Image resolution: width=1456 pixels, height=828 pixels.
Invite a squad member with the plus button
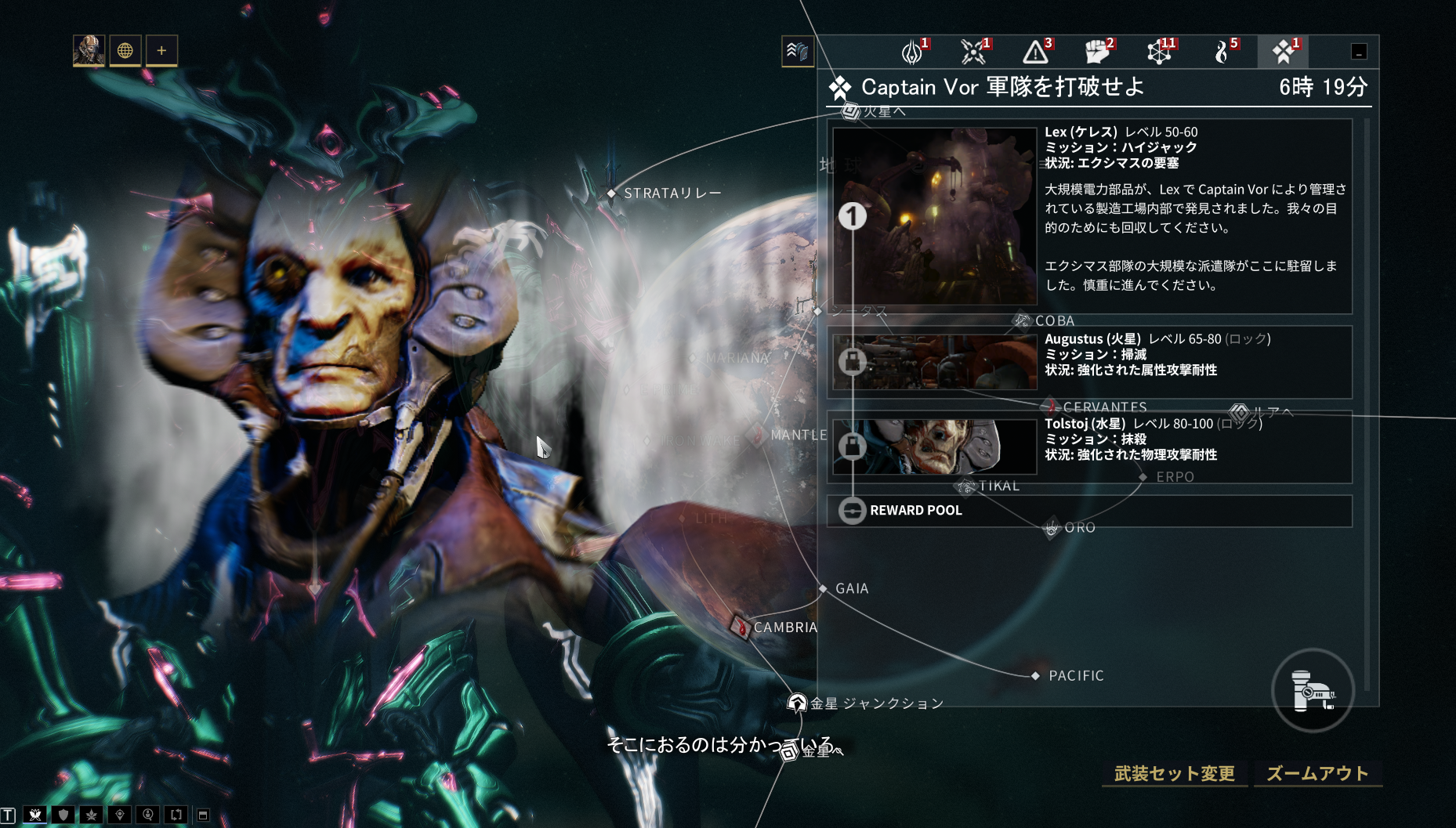161,51
